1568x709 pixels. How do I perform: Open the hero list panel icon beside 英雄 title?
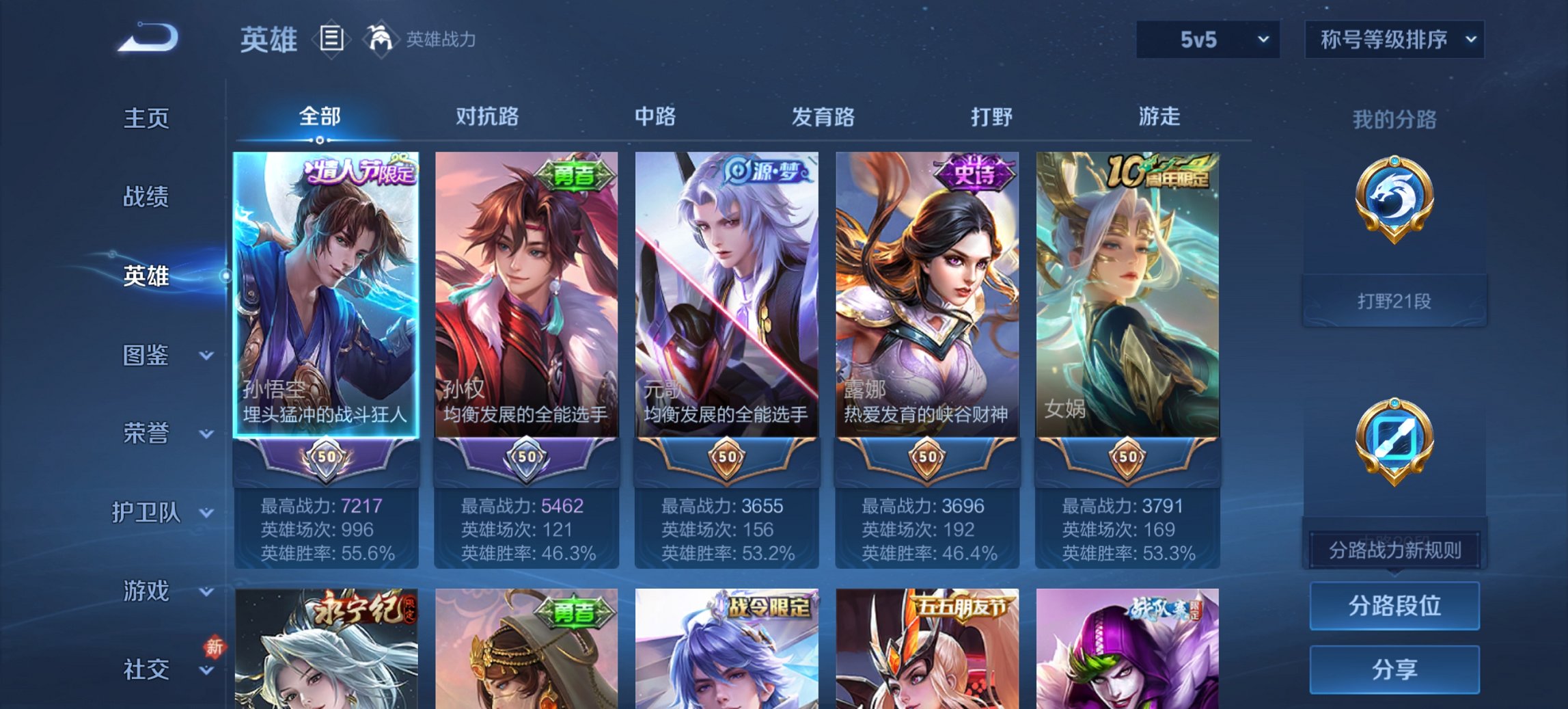(331, 40)
